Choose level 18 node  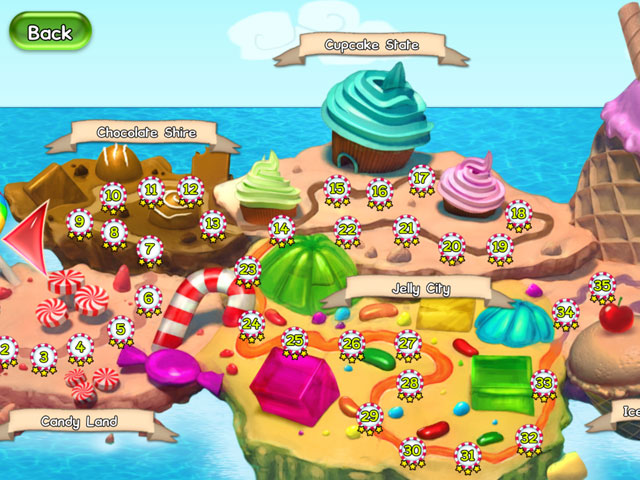tap(518, 213)
